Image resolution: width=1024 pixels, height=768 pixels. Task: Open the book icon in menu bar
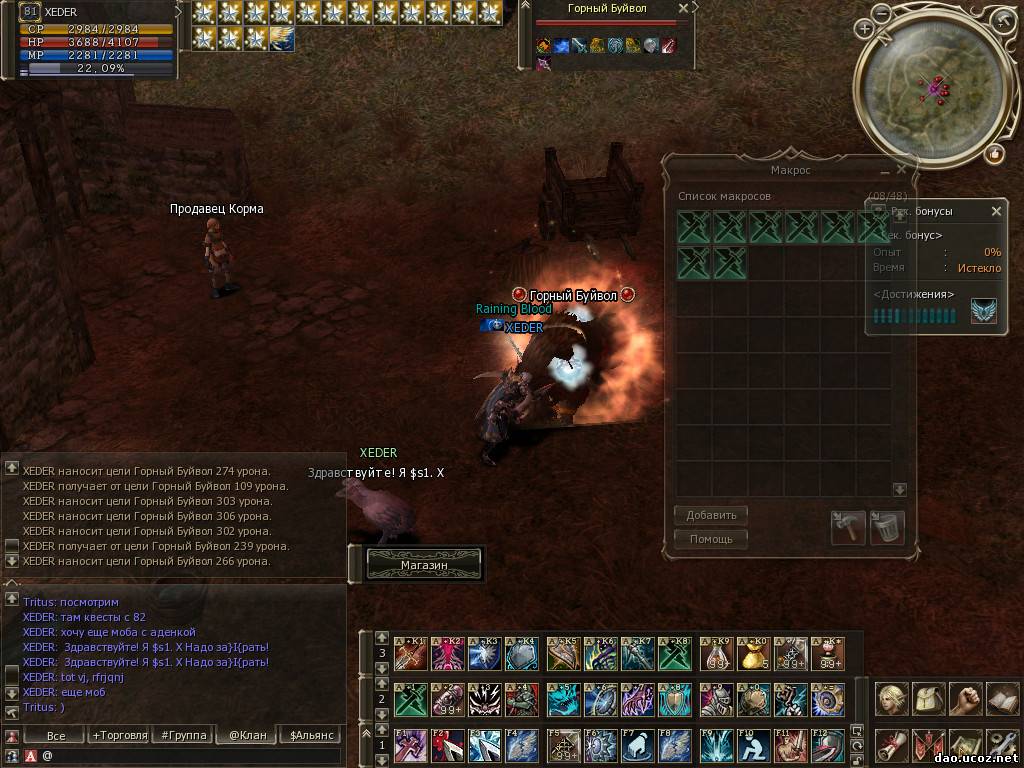(x=1002, y=698)
